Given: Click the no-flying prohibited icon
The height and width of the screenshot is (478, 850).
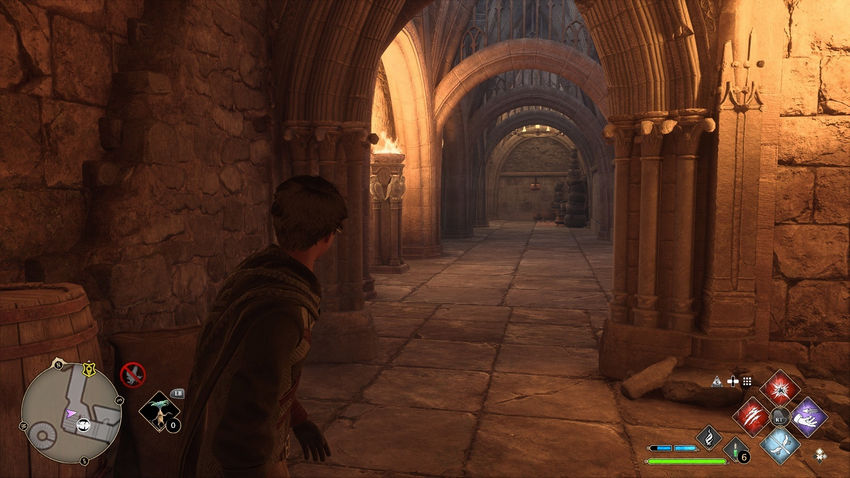Looking at the screenshot, I should pyautogui.click(x=132, y=375).
